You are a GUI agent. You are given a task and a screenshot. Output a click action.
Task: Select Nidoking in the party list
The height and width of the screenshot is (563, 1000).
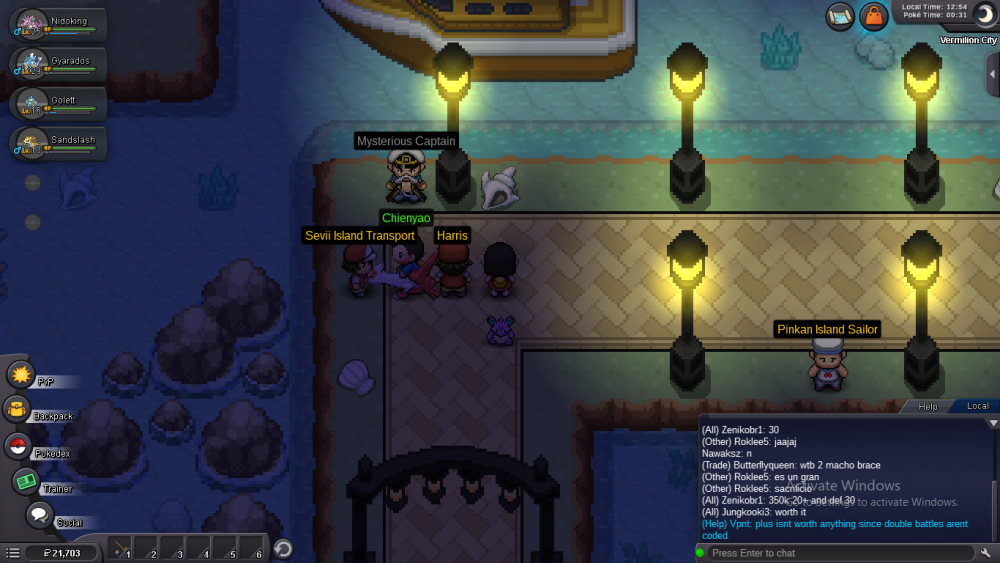tap(58, 25)
